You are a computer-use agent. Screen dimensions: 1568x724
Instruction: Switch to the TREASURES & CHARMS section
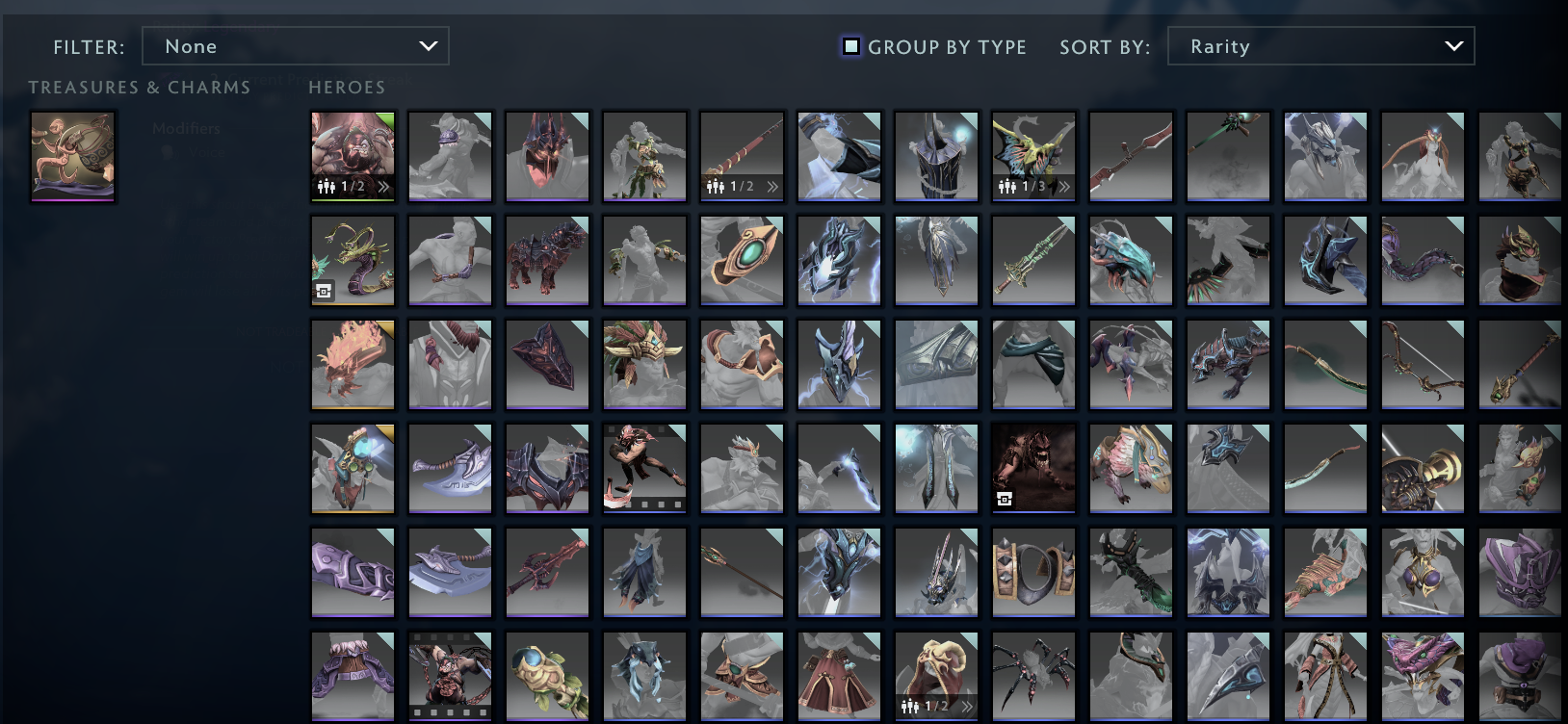pyautogui.click(x=140, y=88)
